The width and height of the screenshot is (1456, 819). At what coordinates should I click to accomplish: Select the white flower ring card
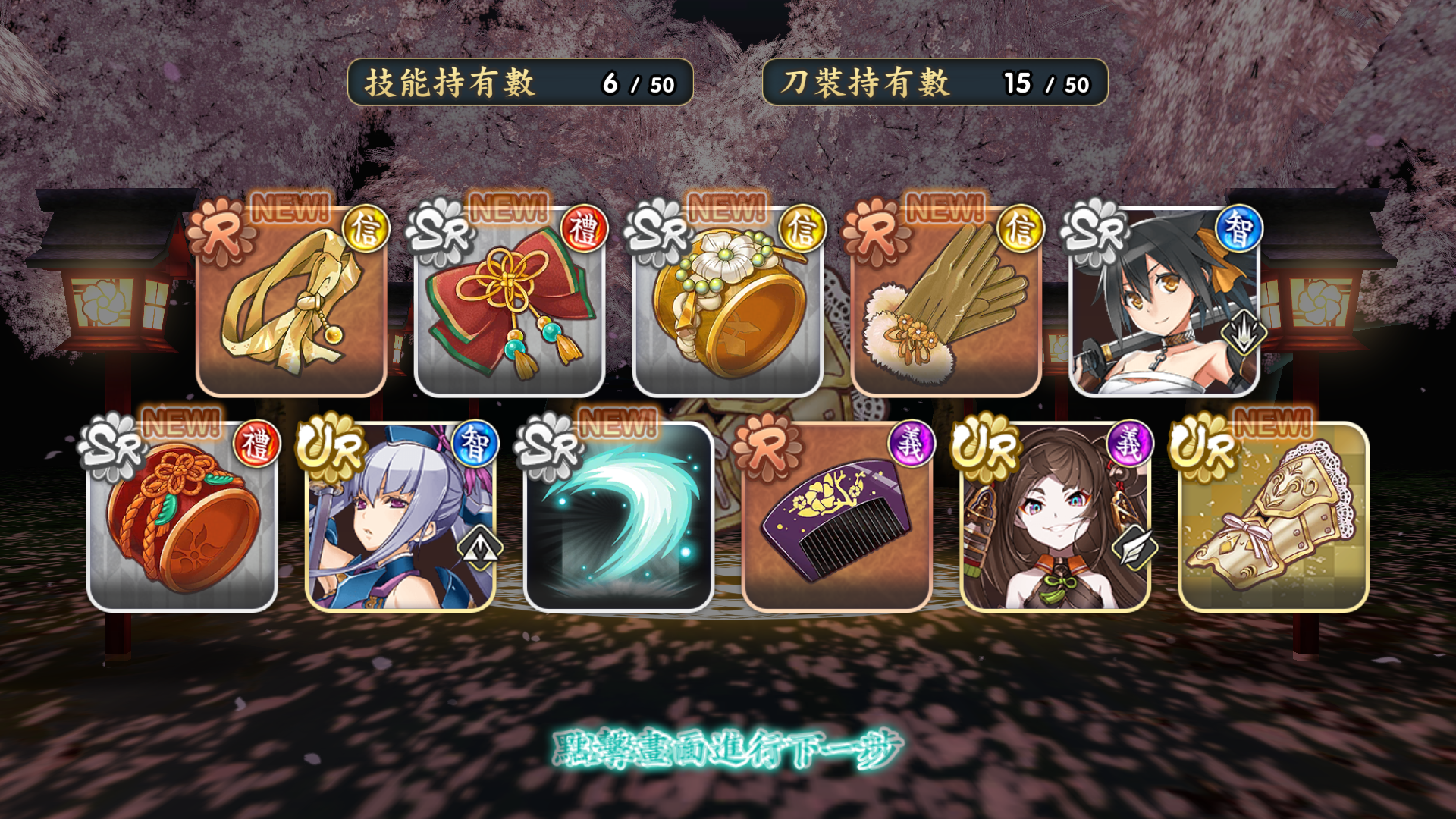pyautogui.click(x=728, y=303)
